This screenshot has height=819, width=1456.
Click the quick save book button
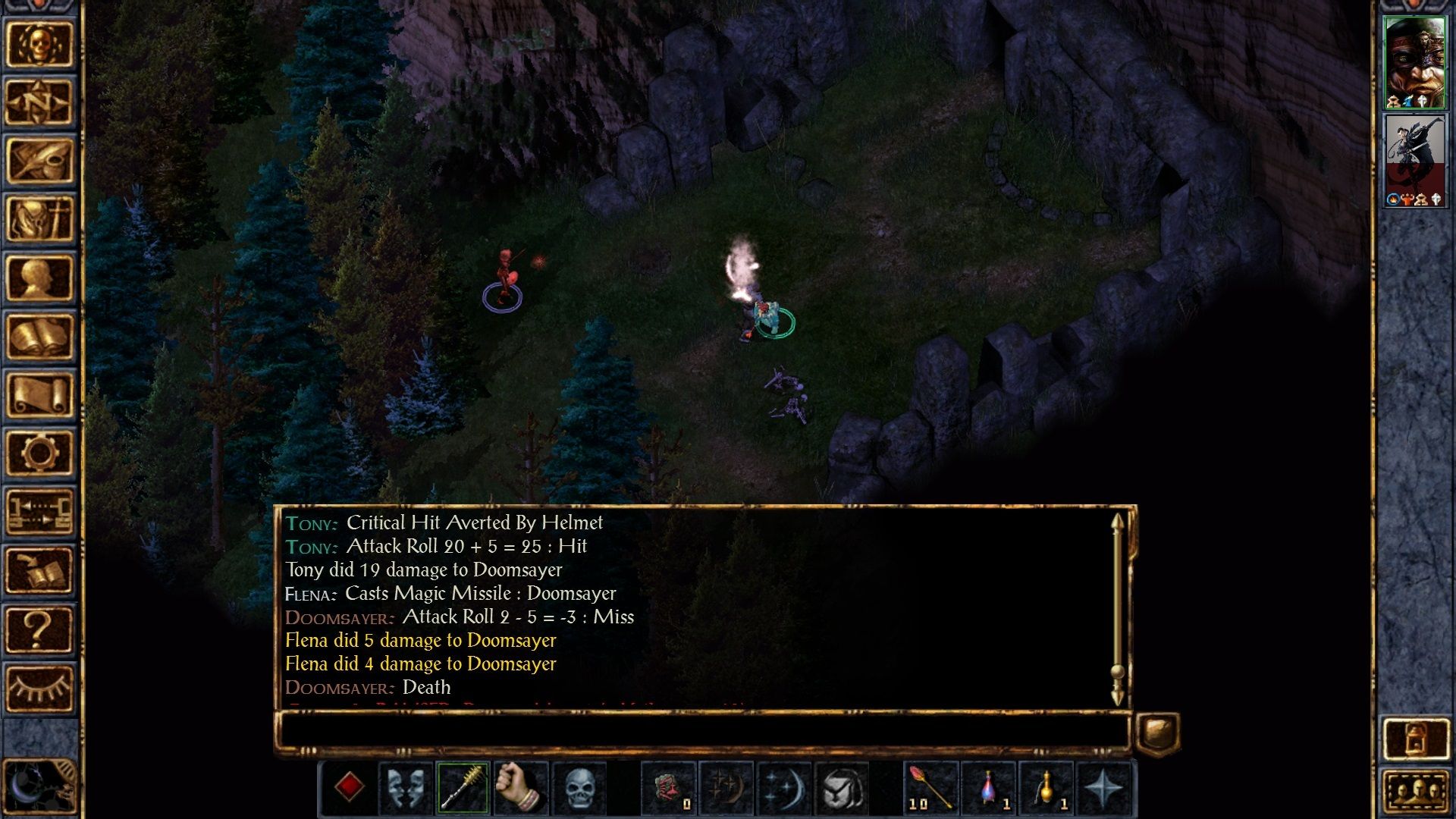click(39, 570)
